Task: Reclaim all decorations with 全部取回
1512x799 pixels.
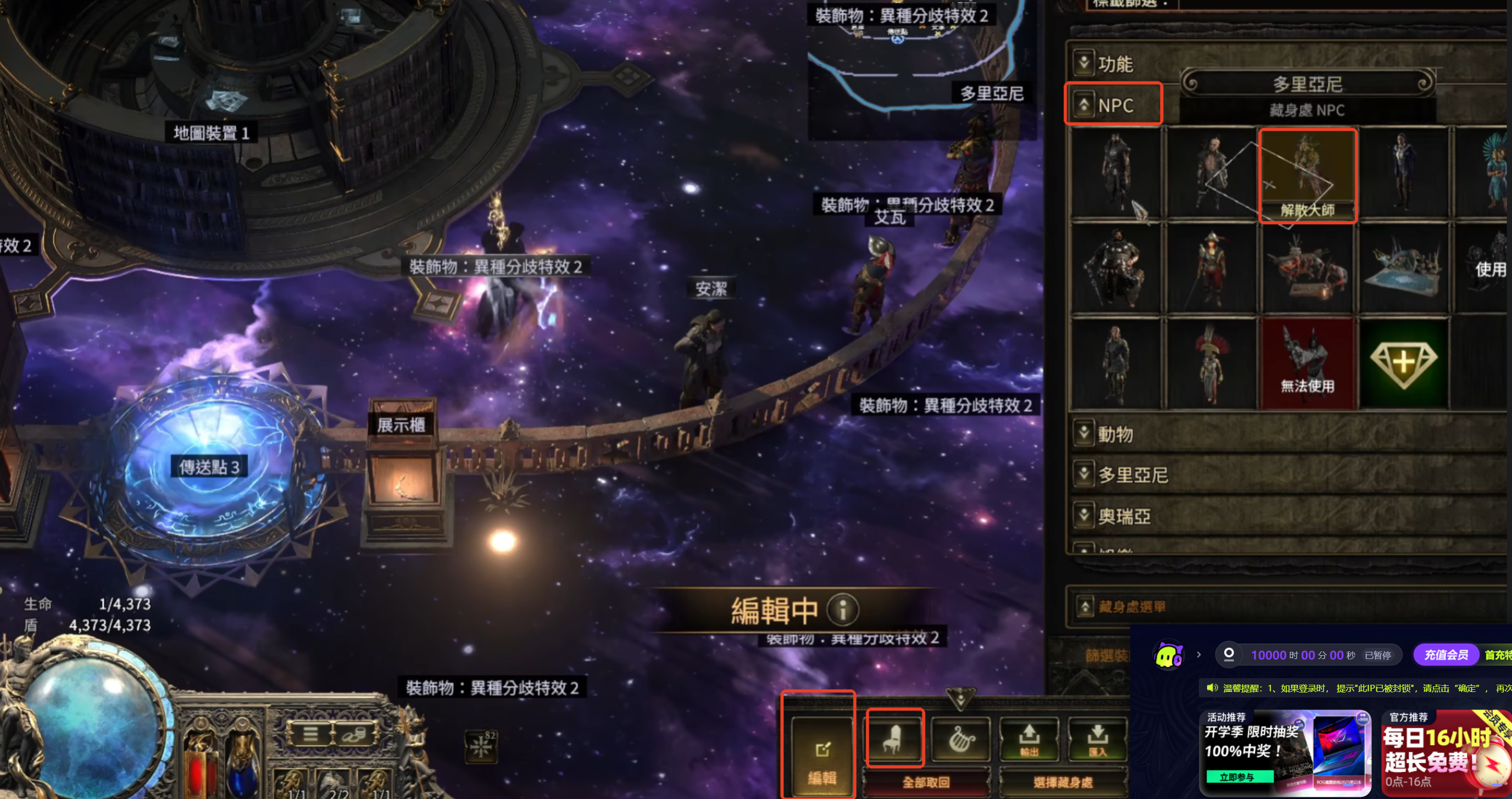Action: coord(926,782)
